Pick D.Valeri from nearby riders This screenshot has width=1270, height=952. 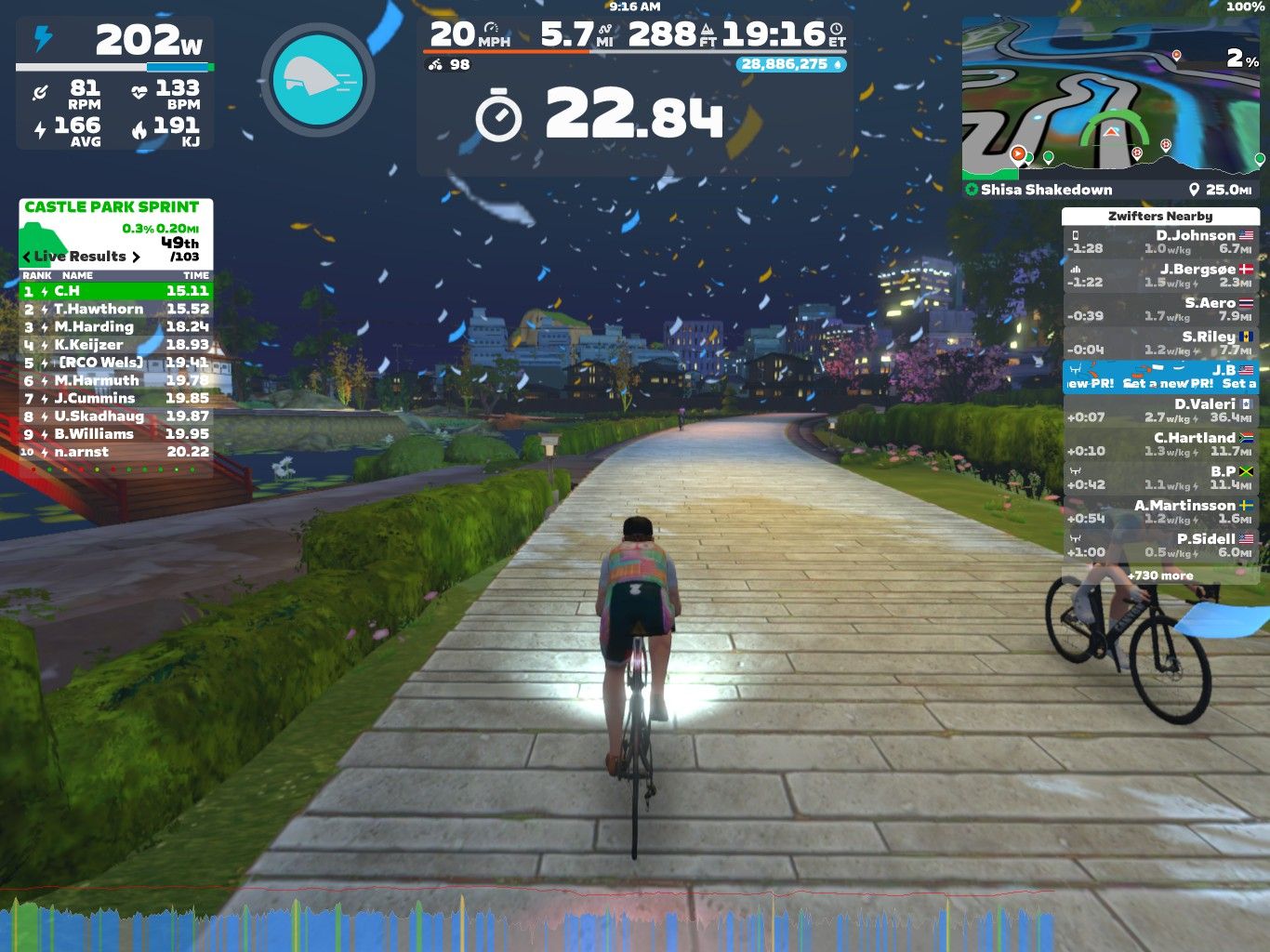click(1160, 410)
